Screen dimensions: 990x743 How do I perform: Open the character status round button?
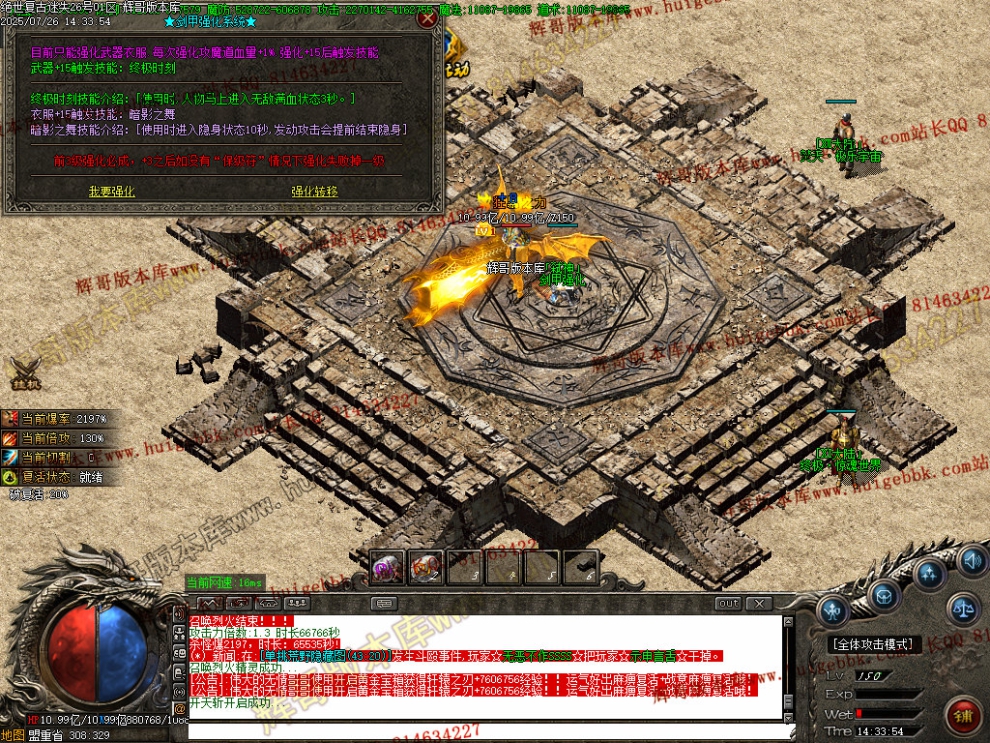pos(833,611)
